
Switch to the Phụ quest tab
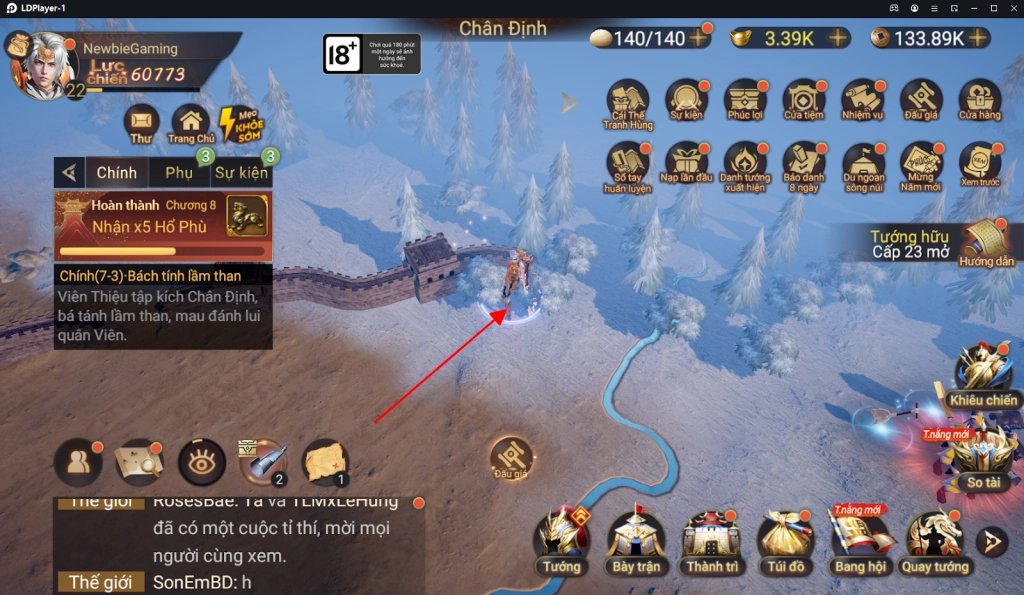179,172
